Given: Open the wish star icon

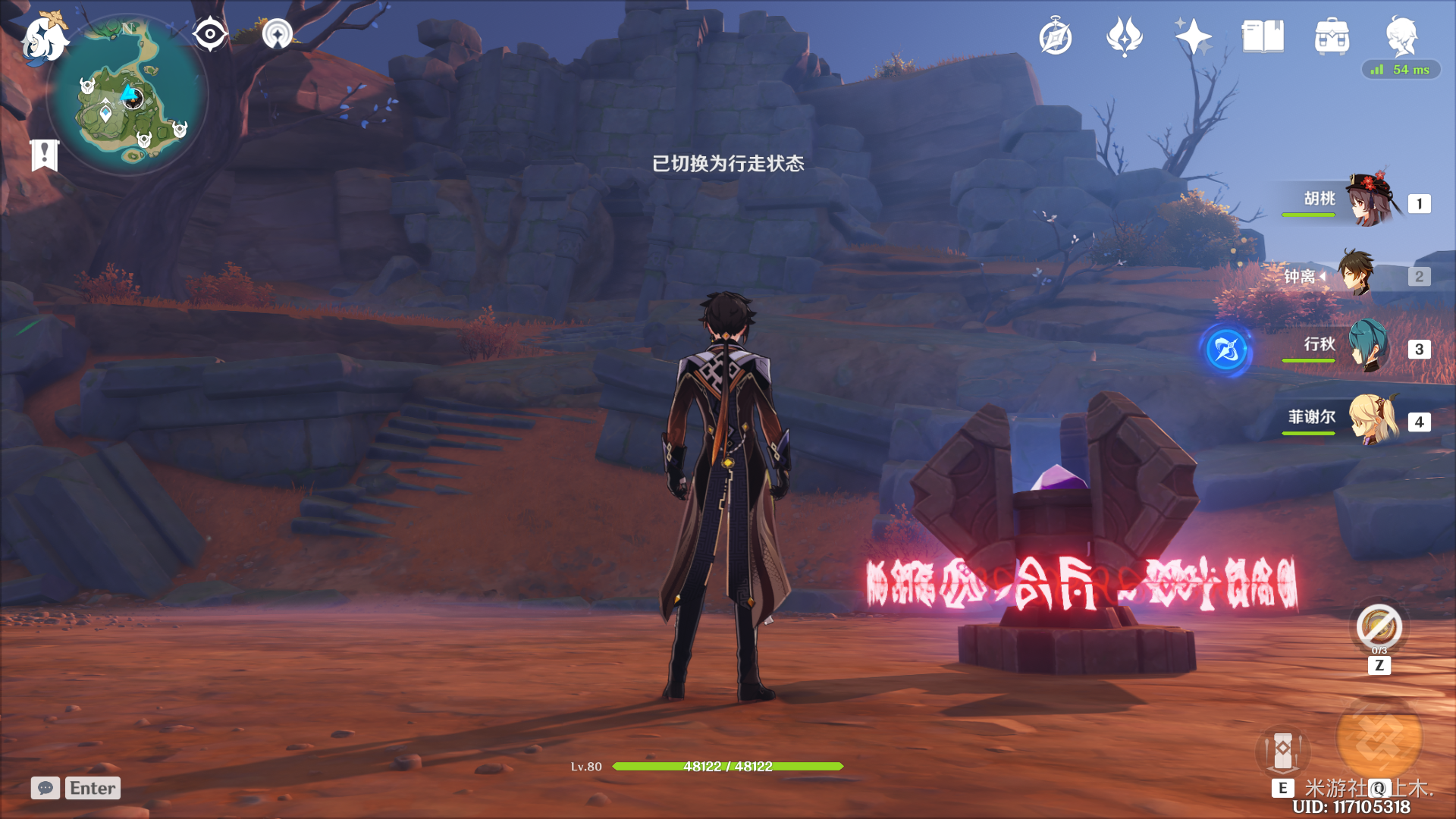Looking at the screenshot, I should click(1194, 36).
